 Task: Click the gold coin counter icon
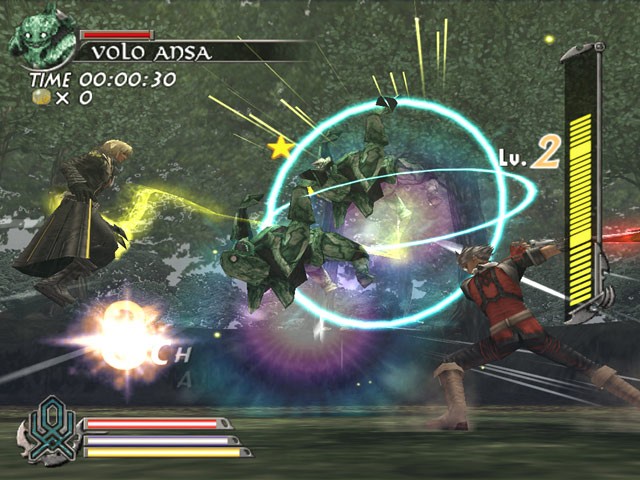pos(40,97)
